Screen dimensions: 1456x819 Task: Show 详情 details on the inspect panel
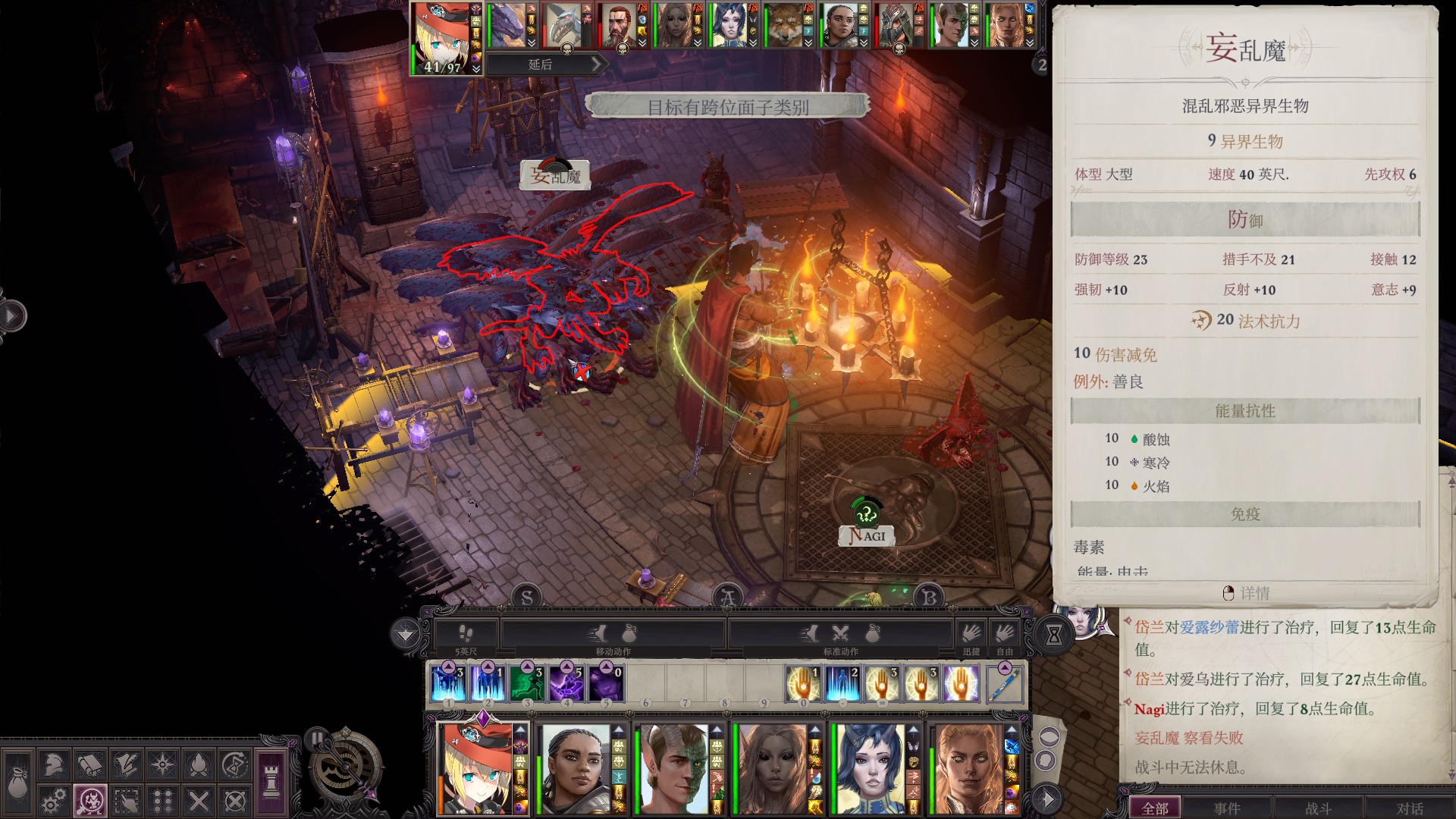1246,593
